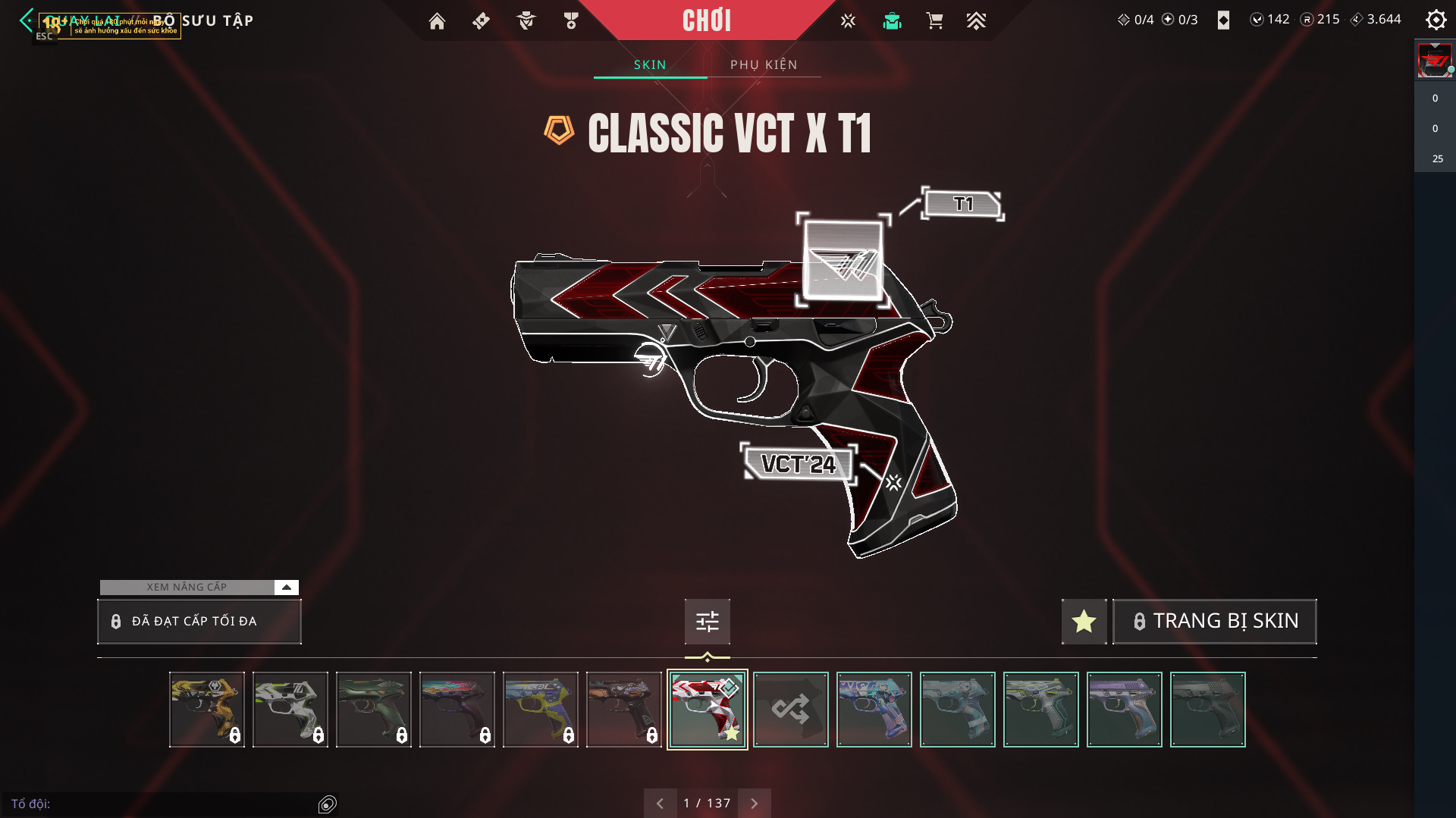
Task: Select the Skin tab
Action: click(x=650, y=64)
